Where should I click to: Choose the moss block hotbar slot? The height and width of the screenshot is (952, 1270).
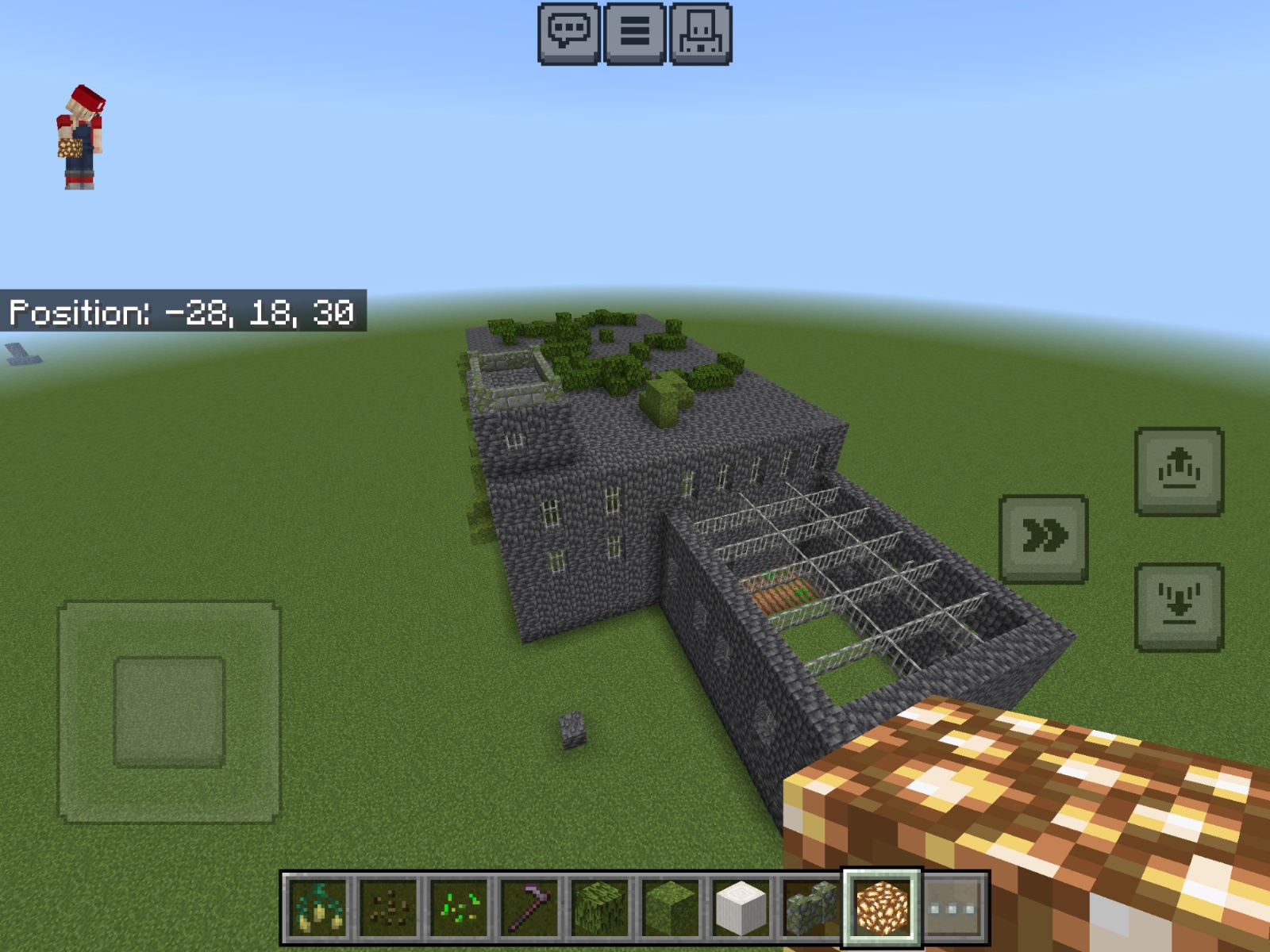(x=669, y=908)
